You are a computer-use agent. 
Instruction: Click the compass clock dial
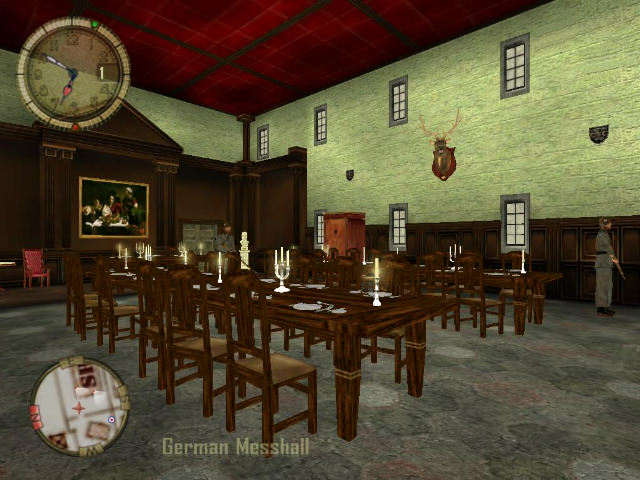(x=73, y=73)
